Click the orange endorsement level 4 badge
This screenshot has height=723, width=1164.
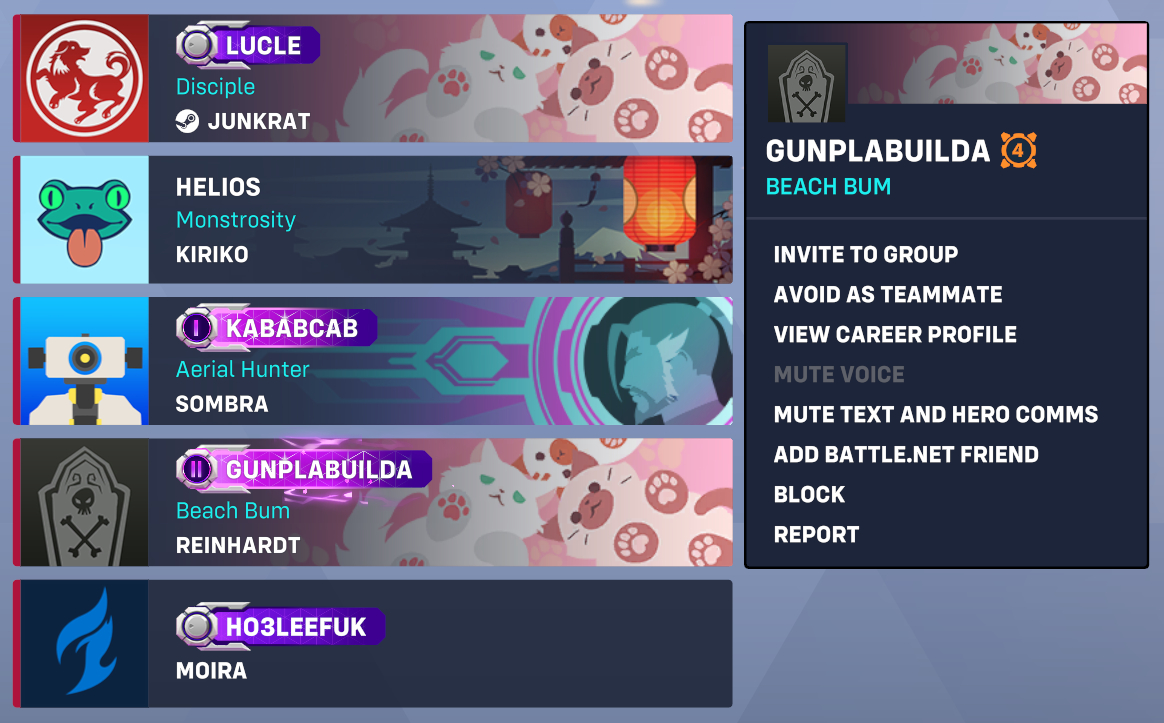point(1017,152)
